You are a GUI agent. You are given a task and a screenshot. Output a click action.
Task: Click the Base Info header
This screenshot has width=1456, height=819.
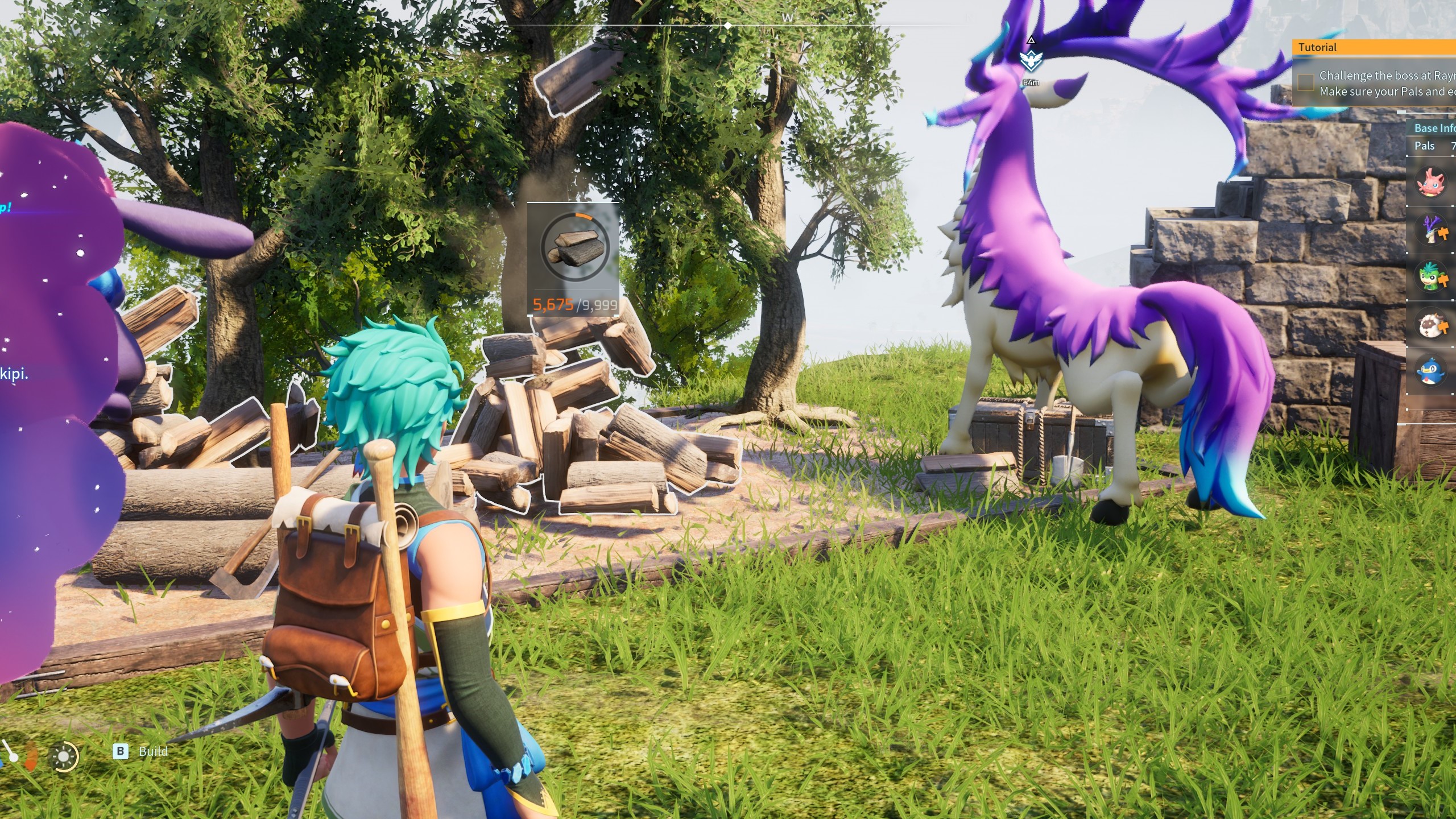[1434, 129]
